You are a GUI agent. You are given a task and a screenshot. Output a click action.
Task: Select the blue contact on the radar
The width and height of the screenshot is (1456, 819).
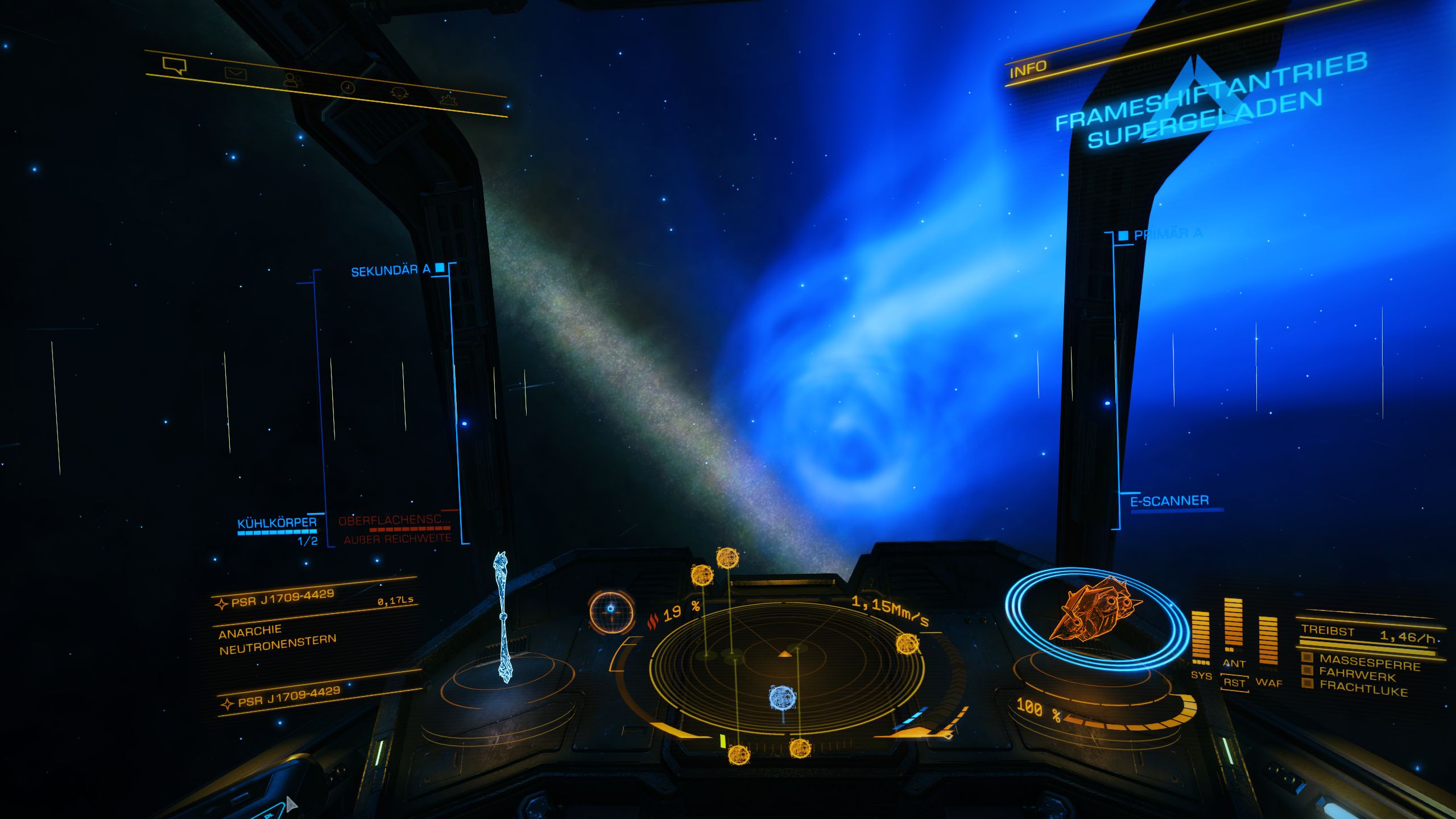click(781, 697)
